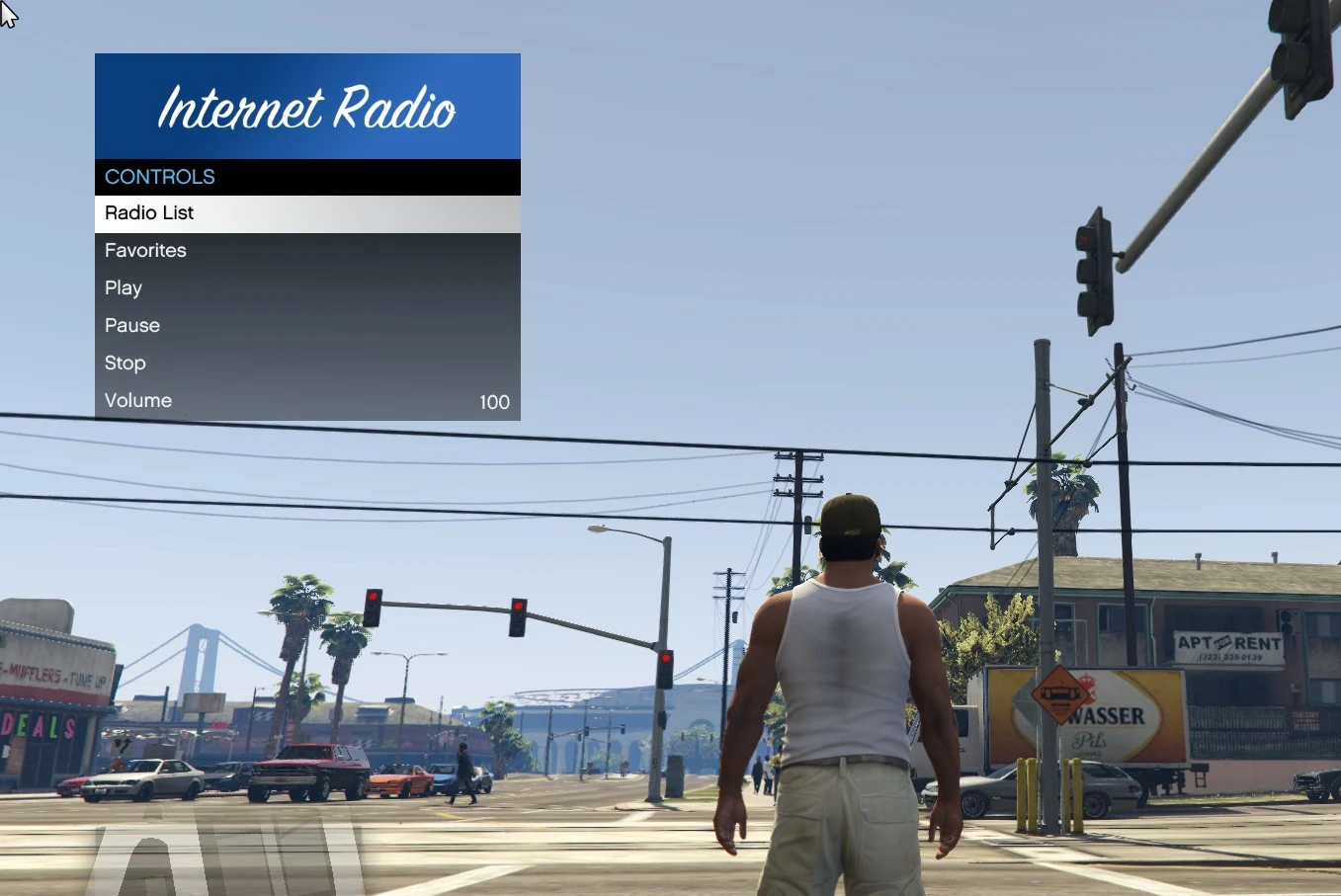This screenshot has width=1341, height=896.
Task: Click the red traffic light on the left pole
Action: (373, 605)
